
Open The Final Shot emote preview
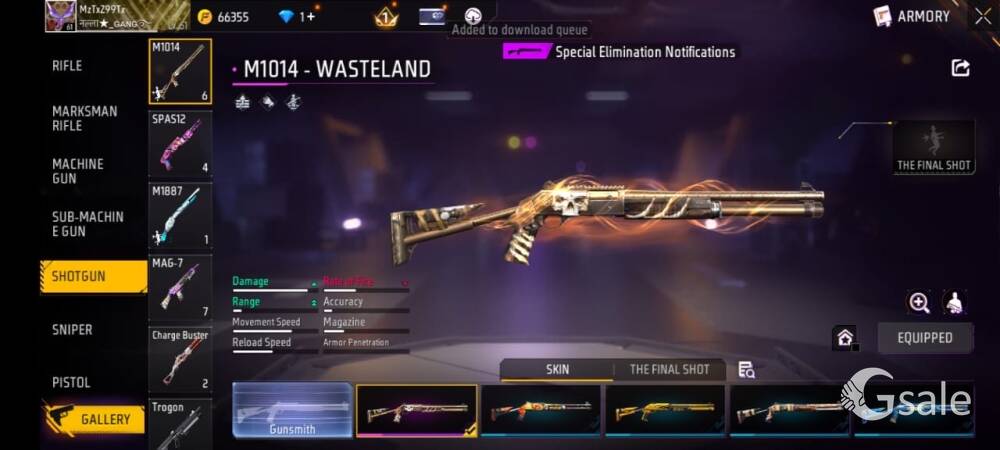tap(934, 147)
